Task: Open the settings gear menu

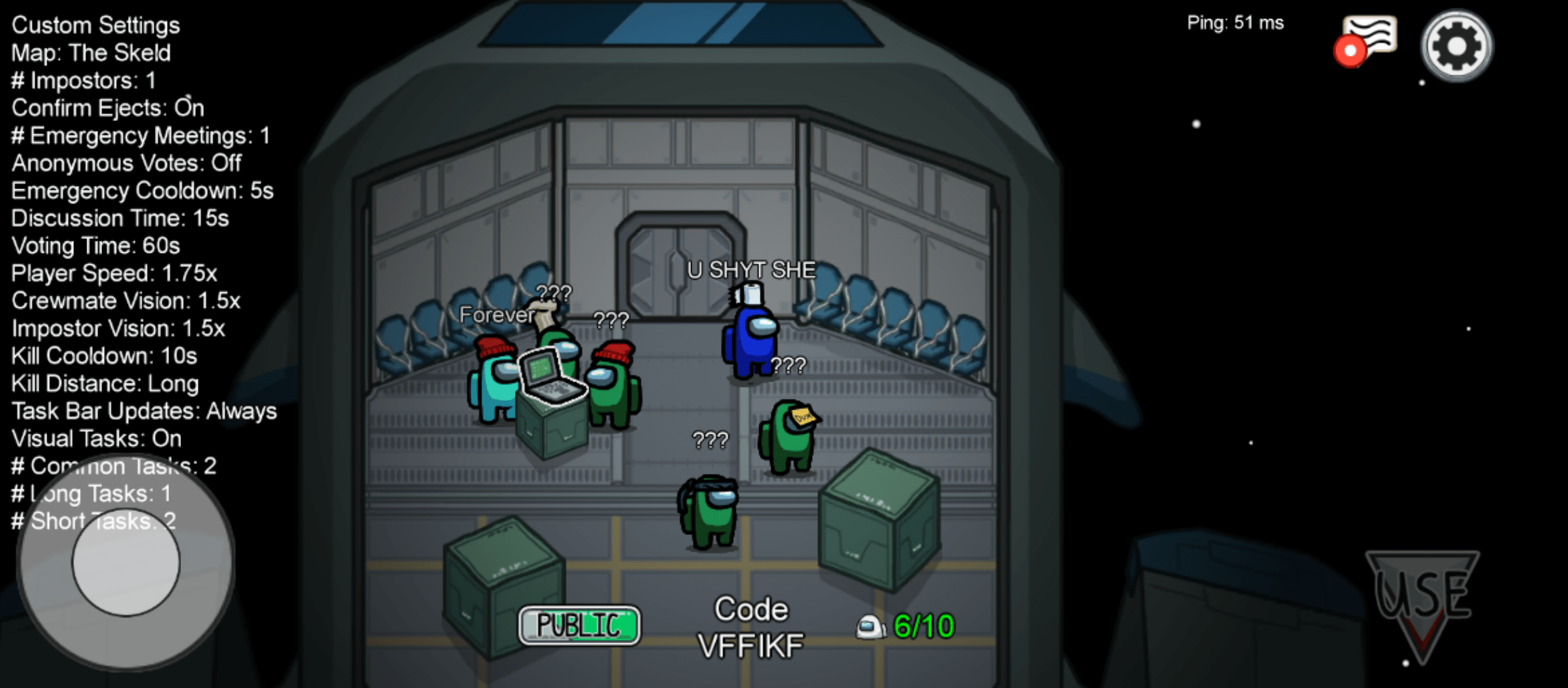Action: click(x=1456, y=46)
